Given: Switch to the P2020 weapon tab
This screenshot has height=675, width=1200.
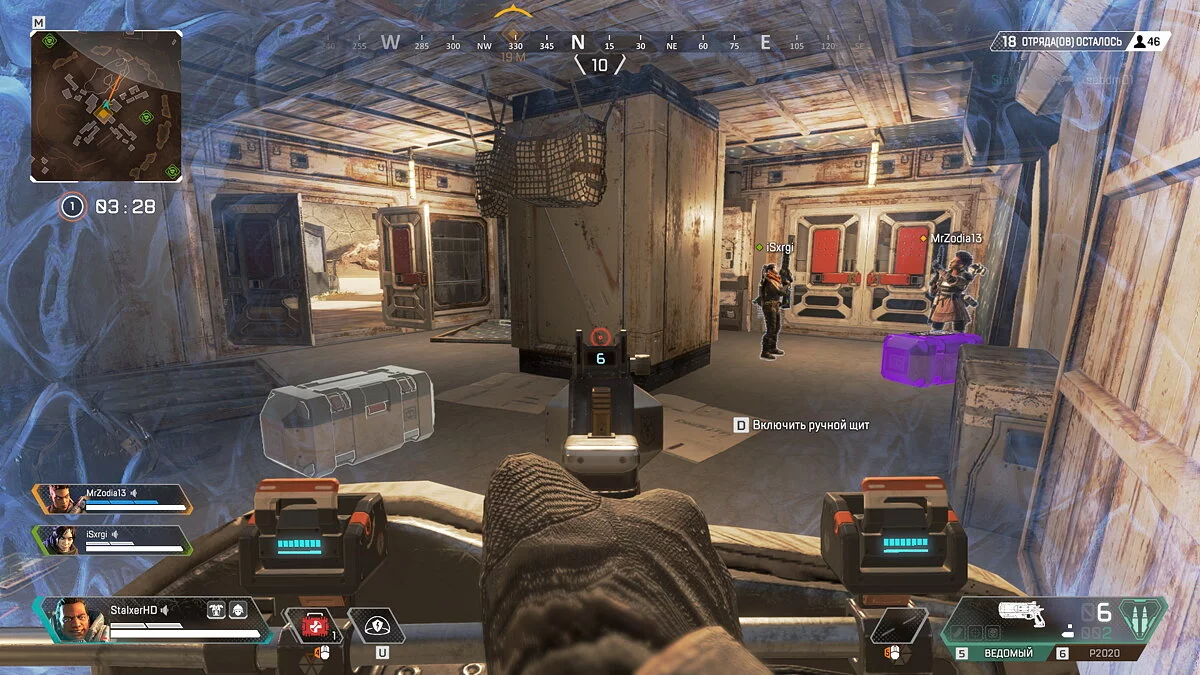Looking at the screenshot, I should [1107, 653].
